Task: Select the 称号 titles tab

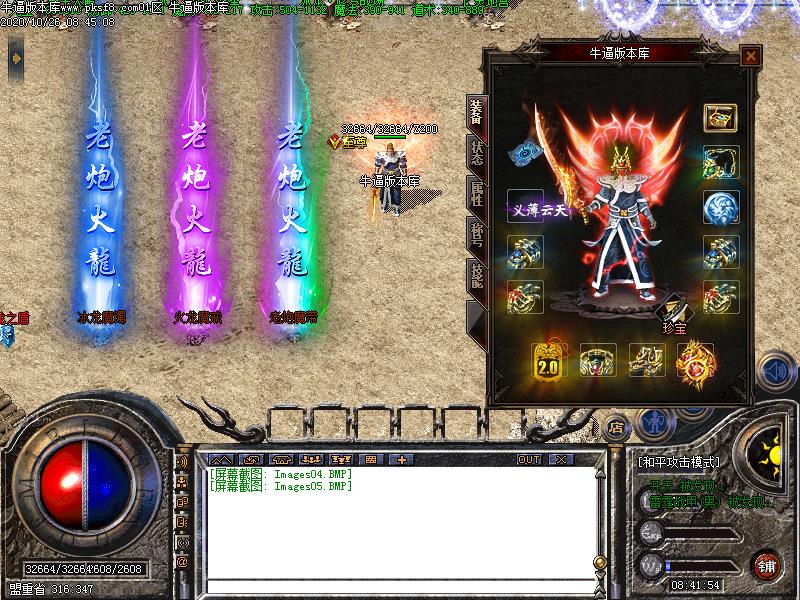Action: click(477, 235)
